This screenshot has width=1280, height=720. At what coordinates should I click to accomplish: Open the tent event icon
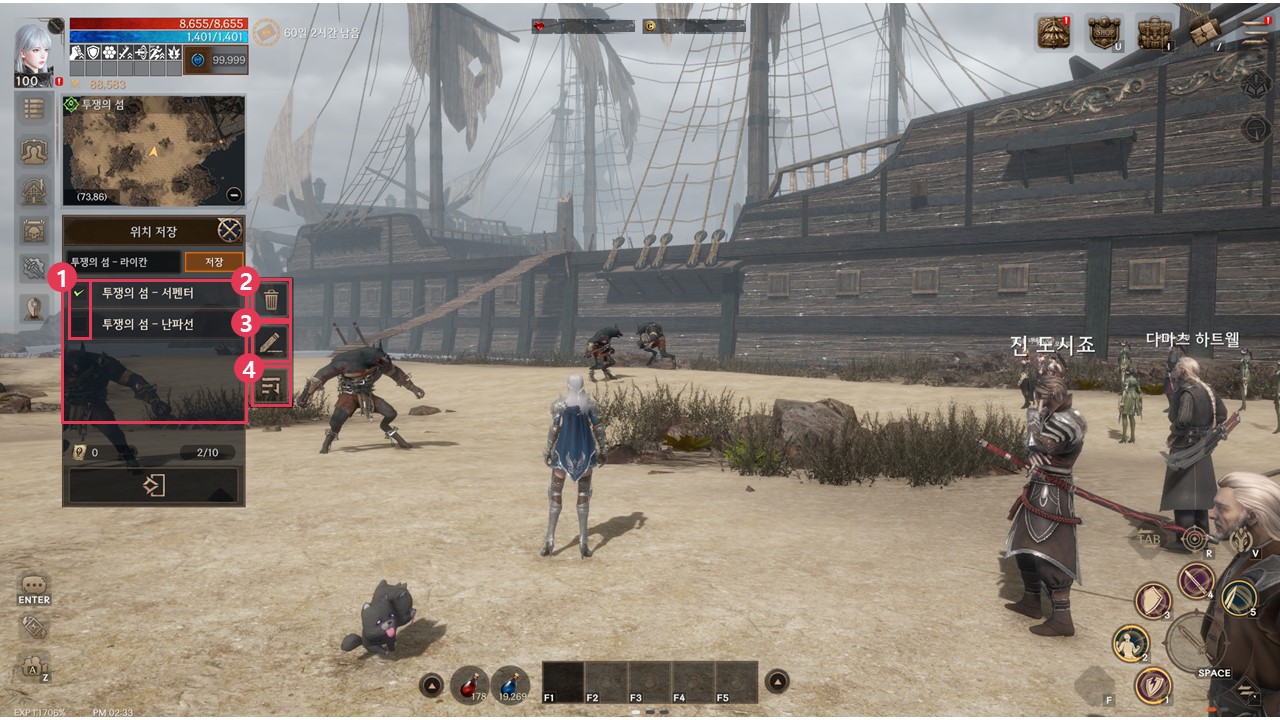(x=1054, y=32)
